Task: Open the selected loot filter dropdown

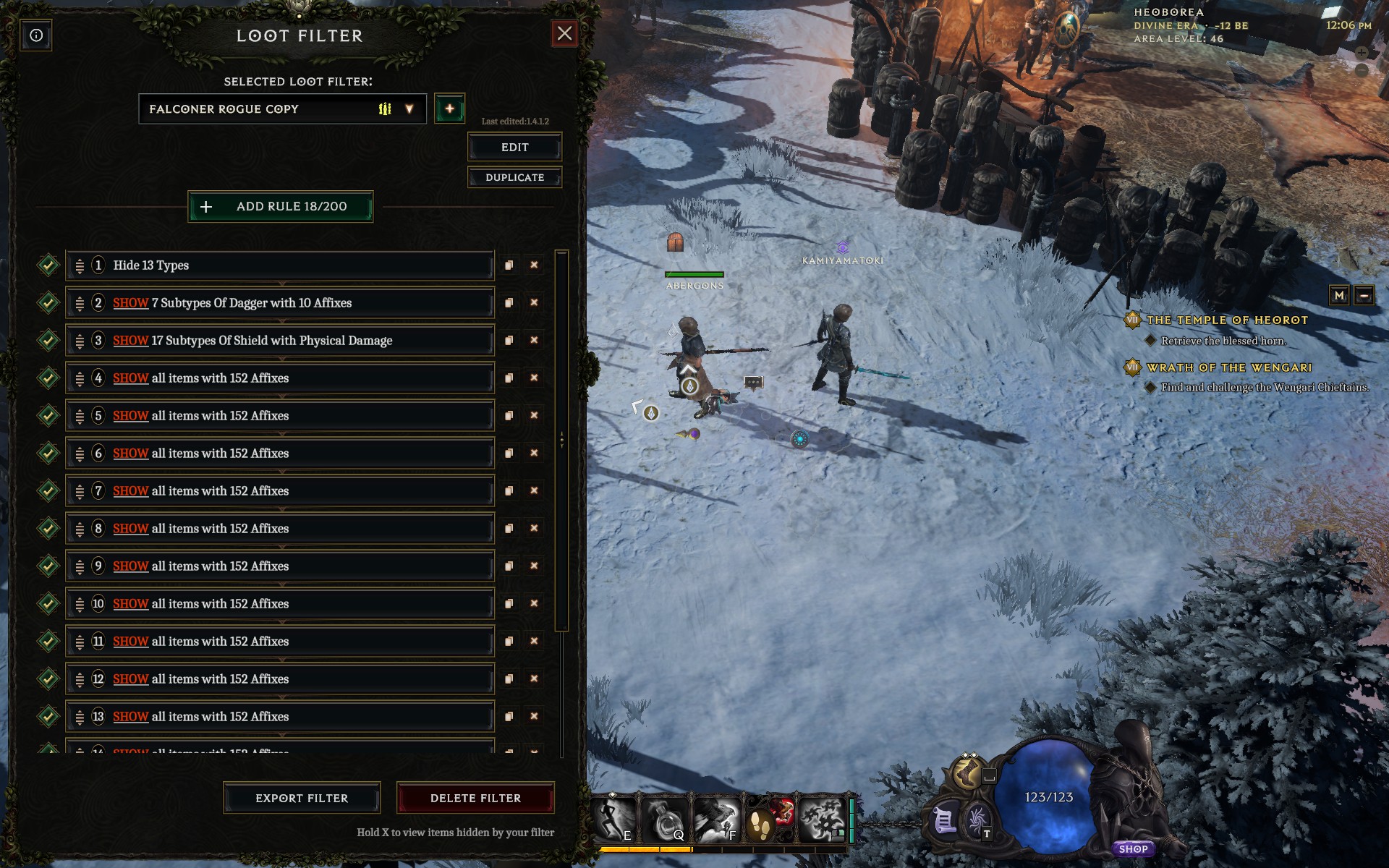Action: pyautogui.click(x=409, y=109)
